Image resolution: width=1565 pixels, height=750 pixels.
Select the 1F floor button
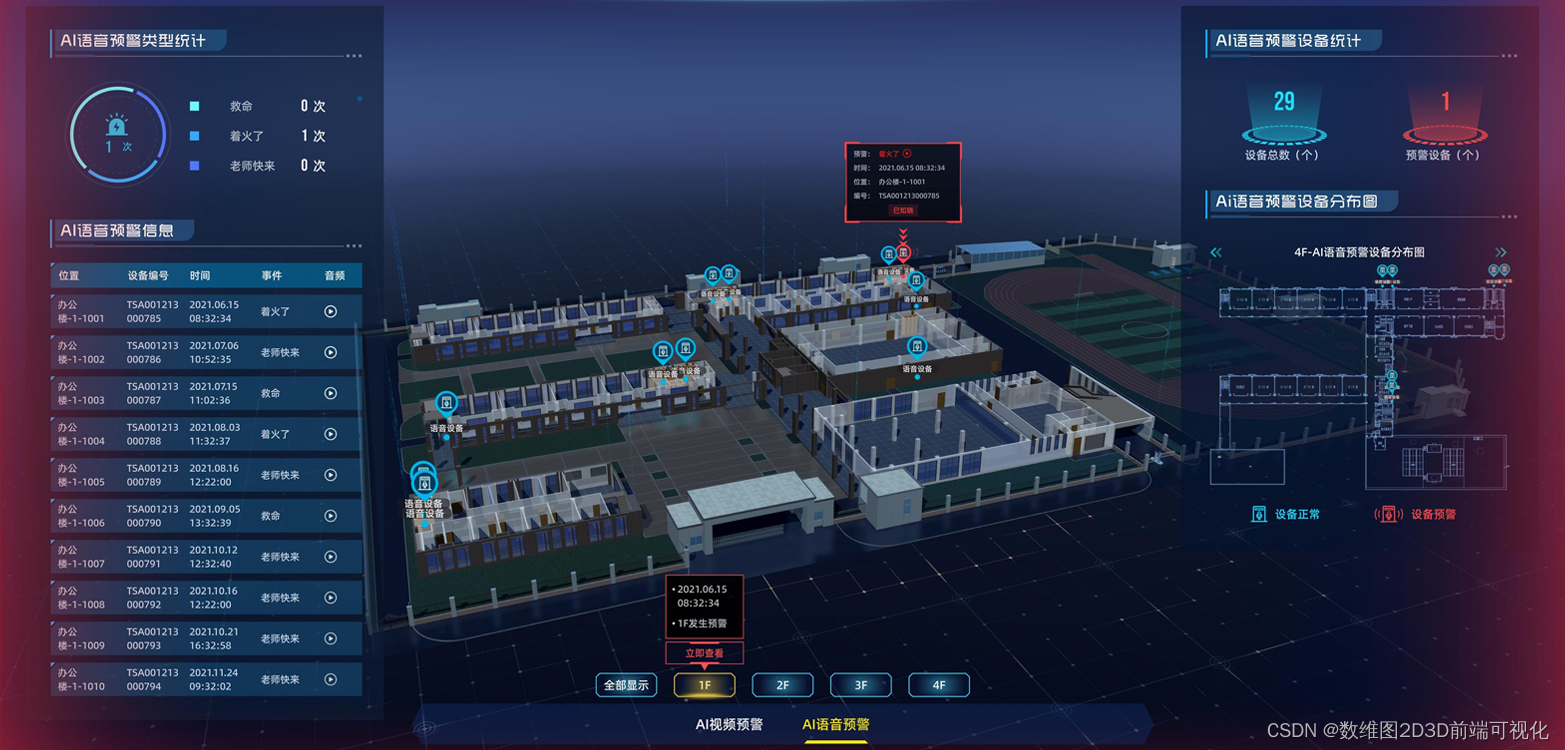pyautogui.click(x=704, y=685)
